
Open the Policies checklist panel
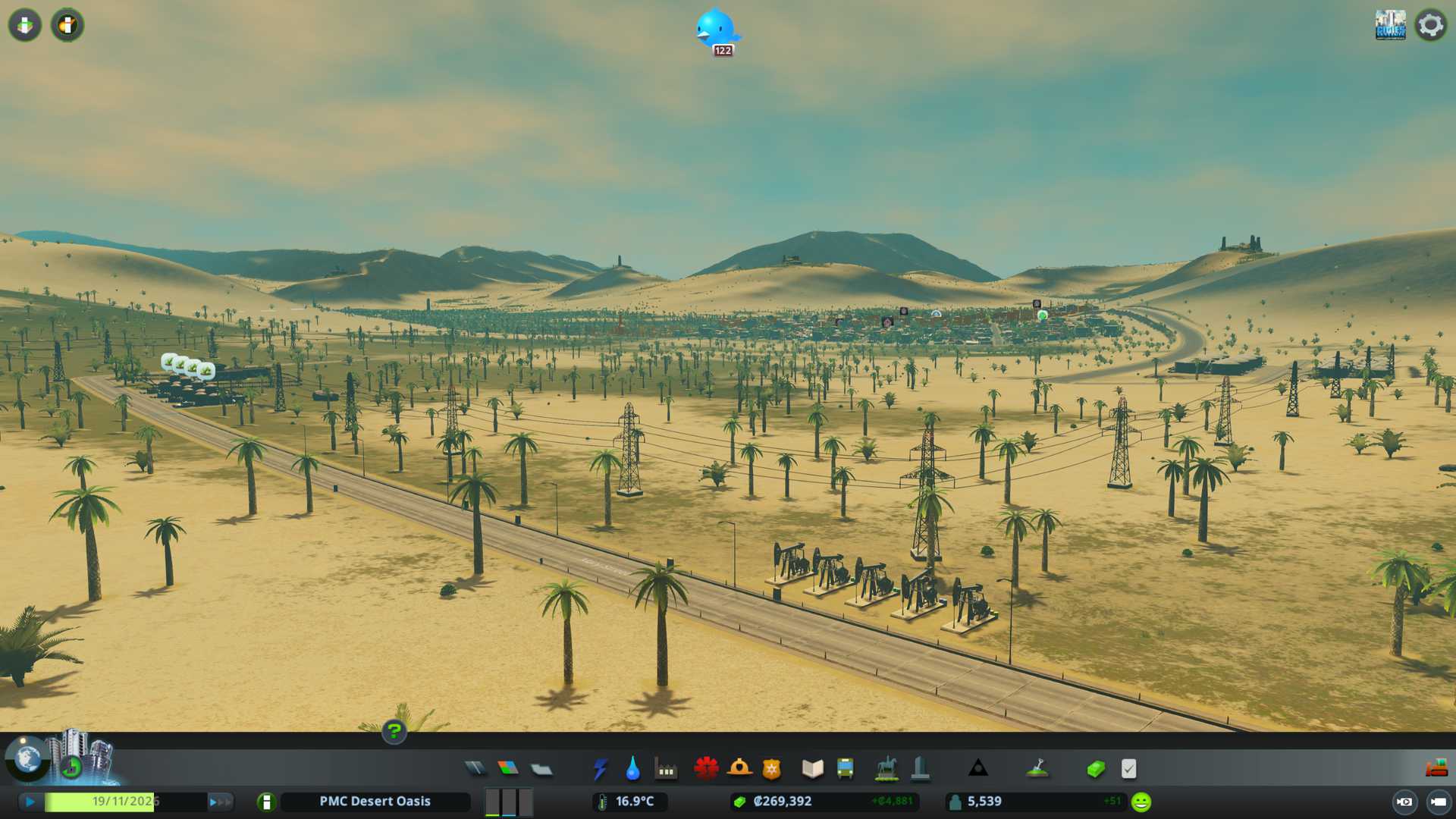tap(1128, 769)
